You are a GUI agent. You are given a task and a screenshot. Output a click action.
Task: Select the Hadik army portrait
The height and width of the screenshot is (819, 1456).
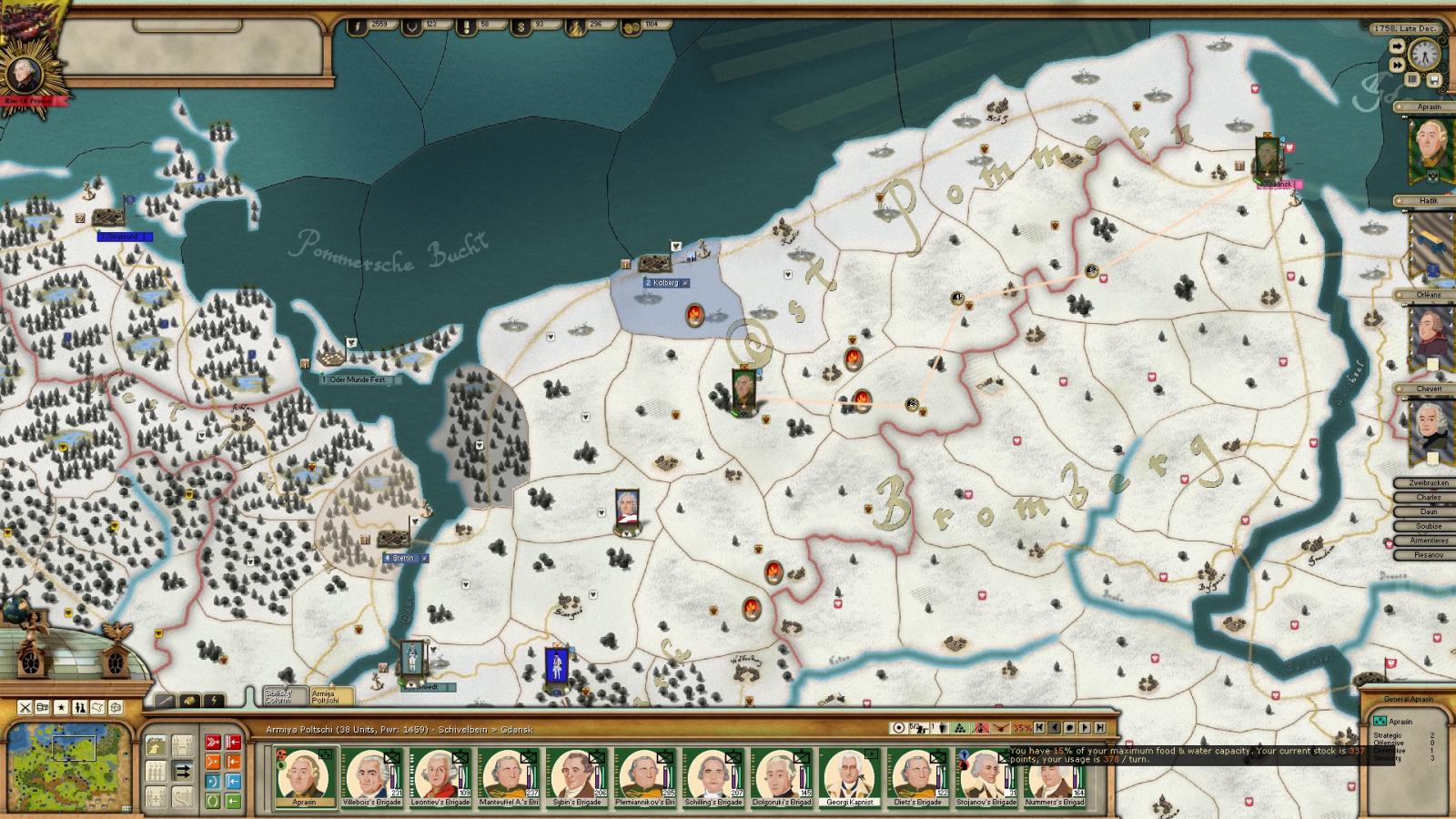click(1431, 244)
